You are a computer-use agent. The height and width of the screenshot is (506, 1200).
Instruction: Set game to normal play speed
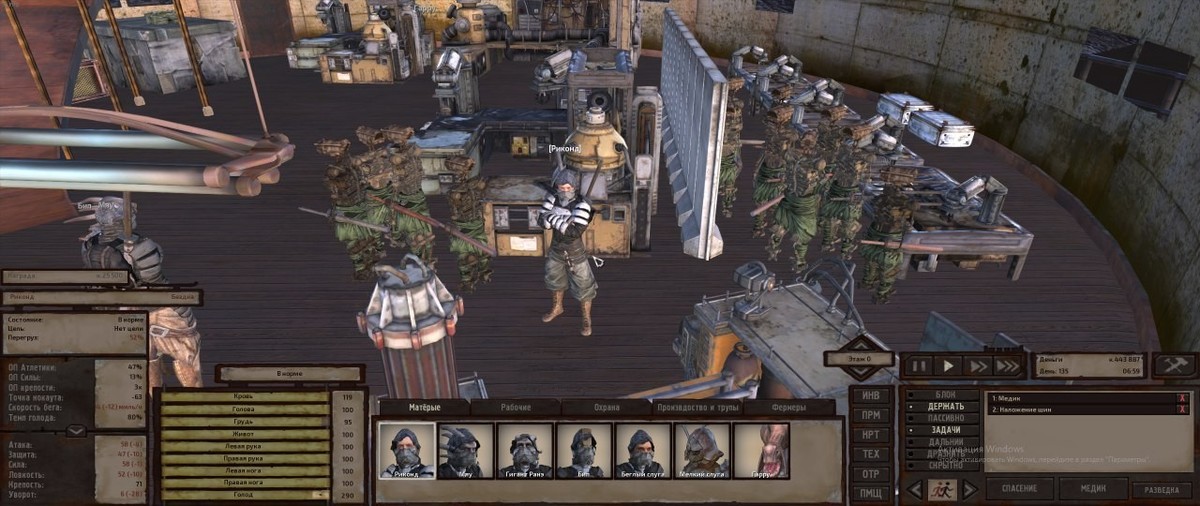point(949,366)
